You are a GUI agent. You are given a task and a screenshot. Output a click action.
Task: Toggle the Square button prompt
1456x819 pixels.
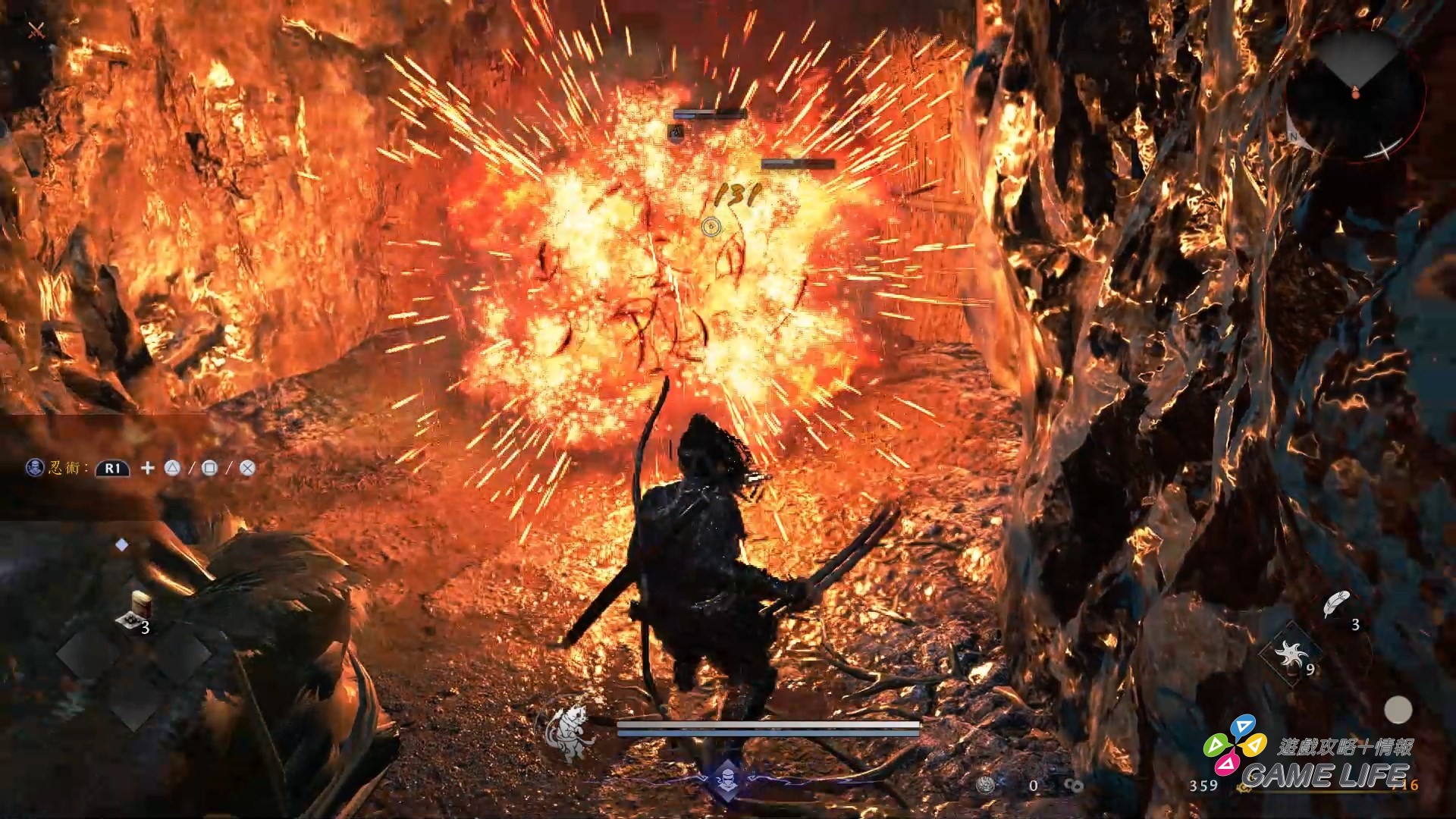tap(210, 469)
